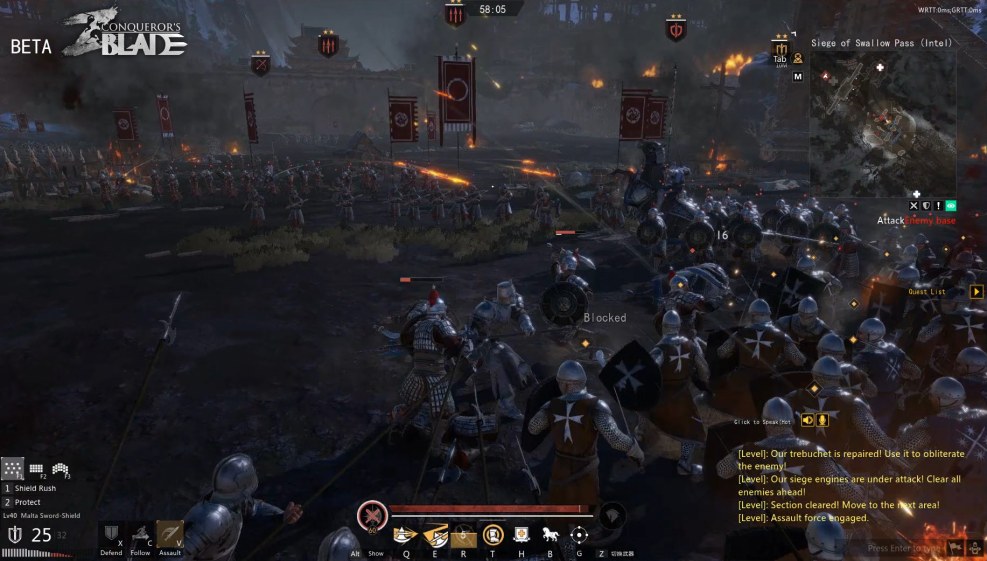The width and height of the screenshot is (987, 561).
Task: Expand the Quest List arrow
Action: pos(976,292)
